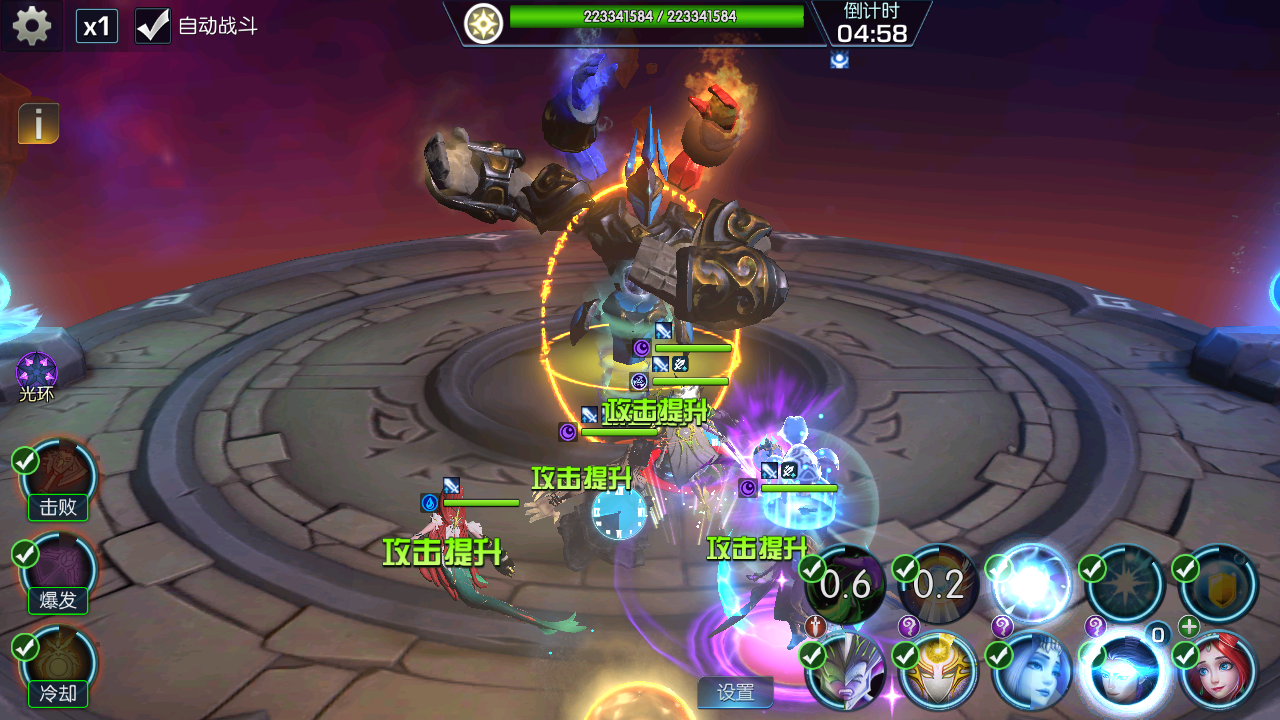The height and width of the screenshot is (720, 1280).
Task: Pick the green-and-white two-faced hero portrait
Action: coord(845,670)
